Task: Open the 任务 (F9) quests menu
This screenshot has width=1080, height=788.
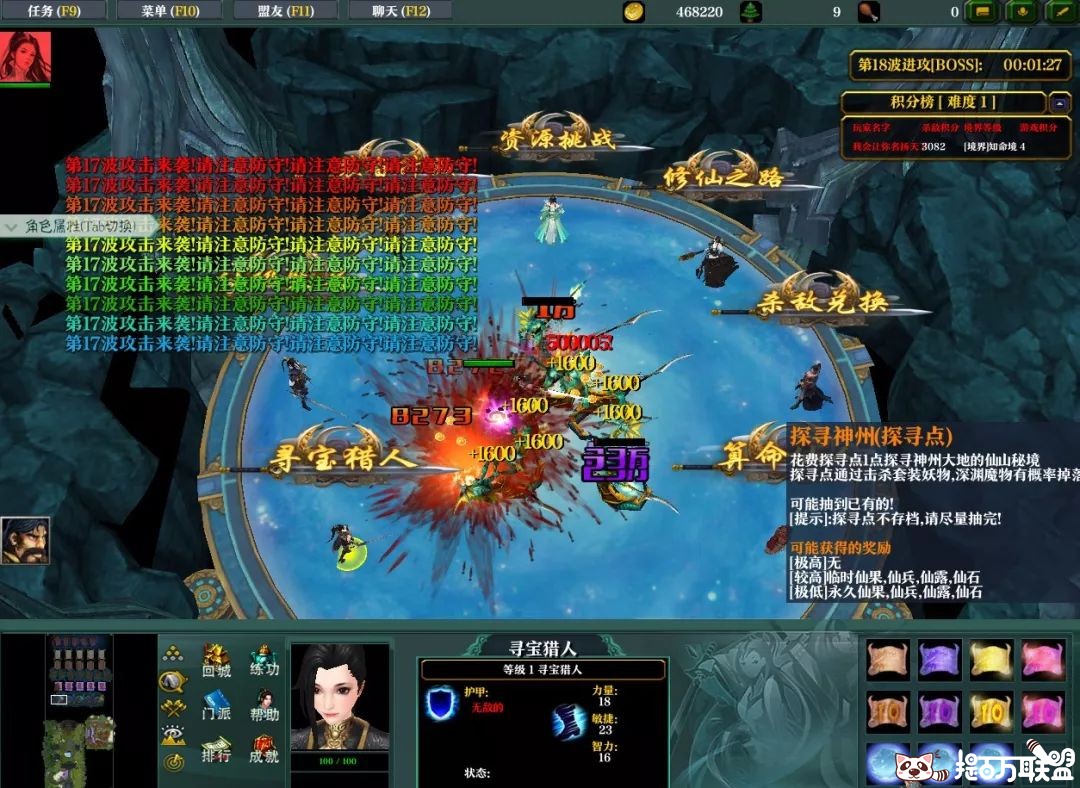Action: point(54,11)
